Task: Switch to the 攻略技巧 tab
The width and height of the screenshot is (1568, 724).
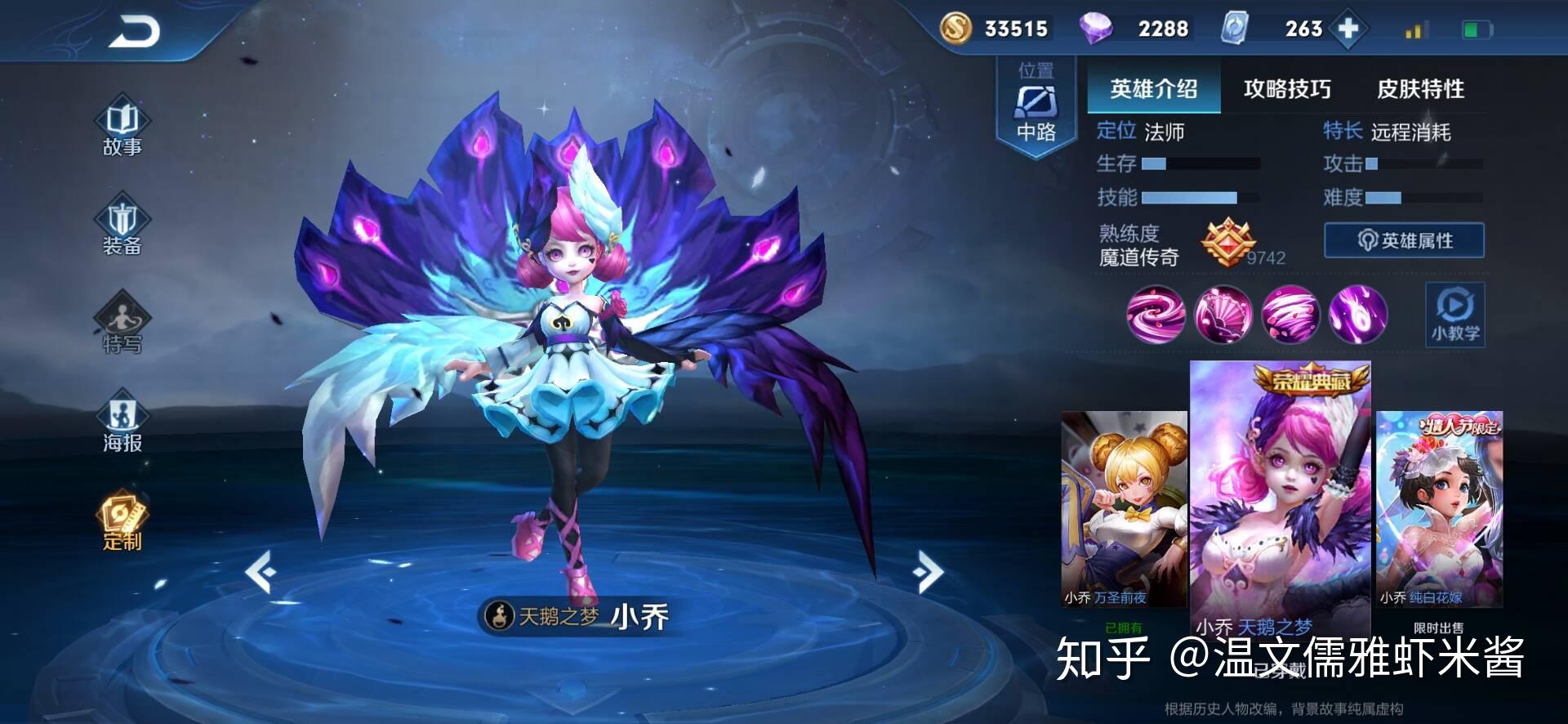Action: click(1286, 88)
